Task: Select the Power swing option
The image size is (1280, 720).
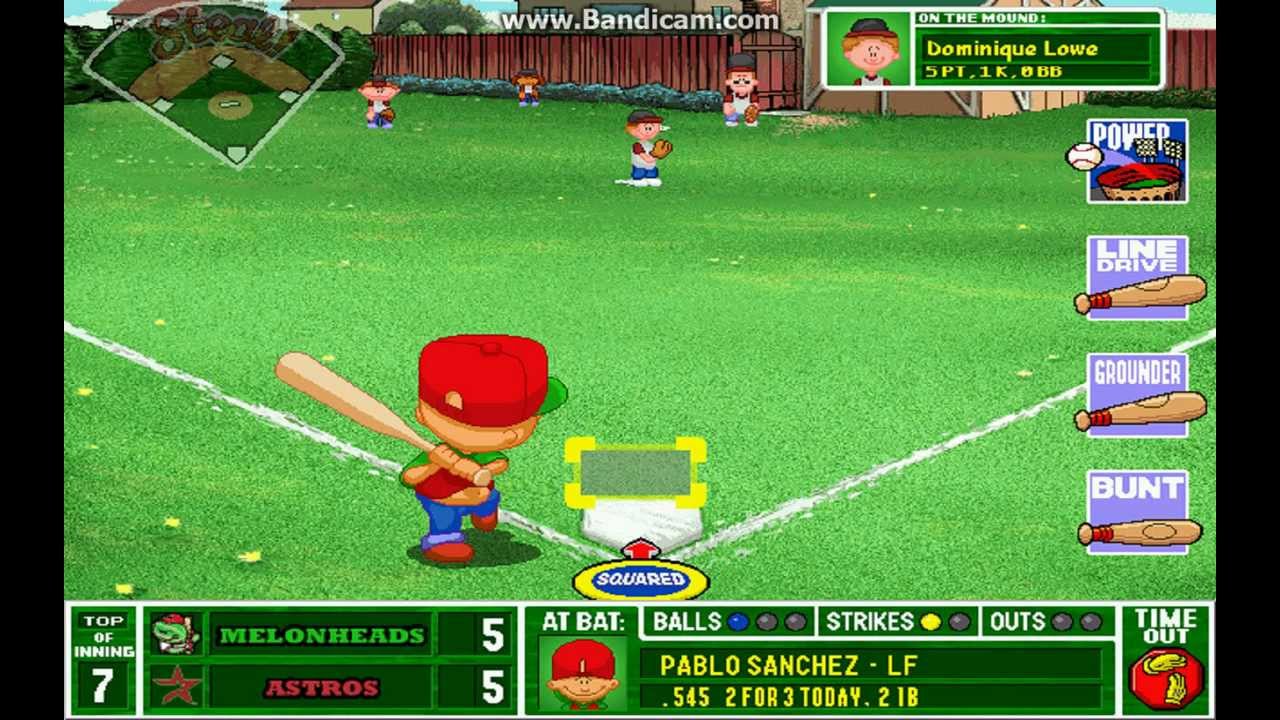Action: point(1137,161)
